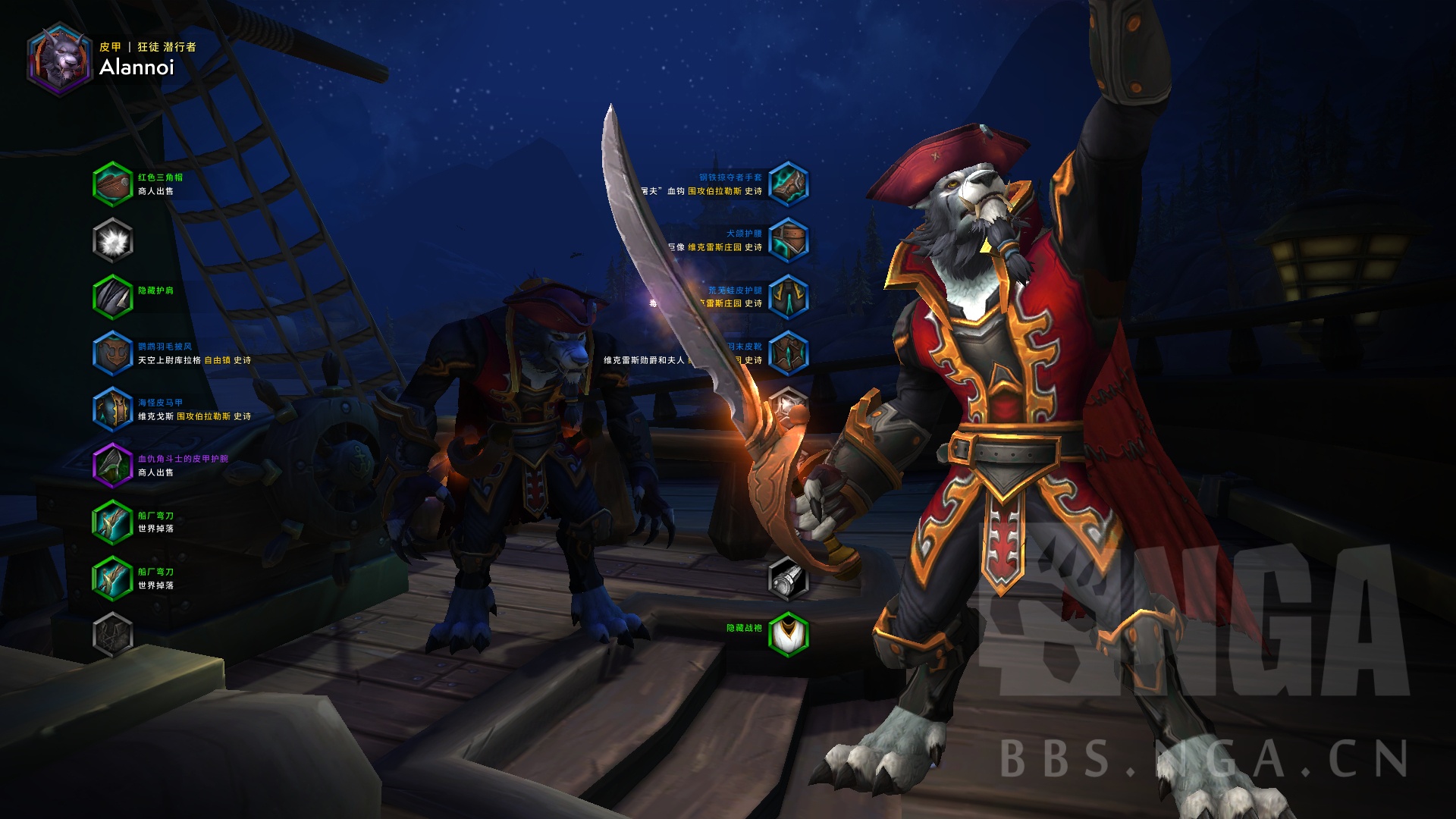Select the 犬颌护腰 belt slot icon
This screenshot has height=819, width=1456.
(788, 240)
